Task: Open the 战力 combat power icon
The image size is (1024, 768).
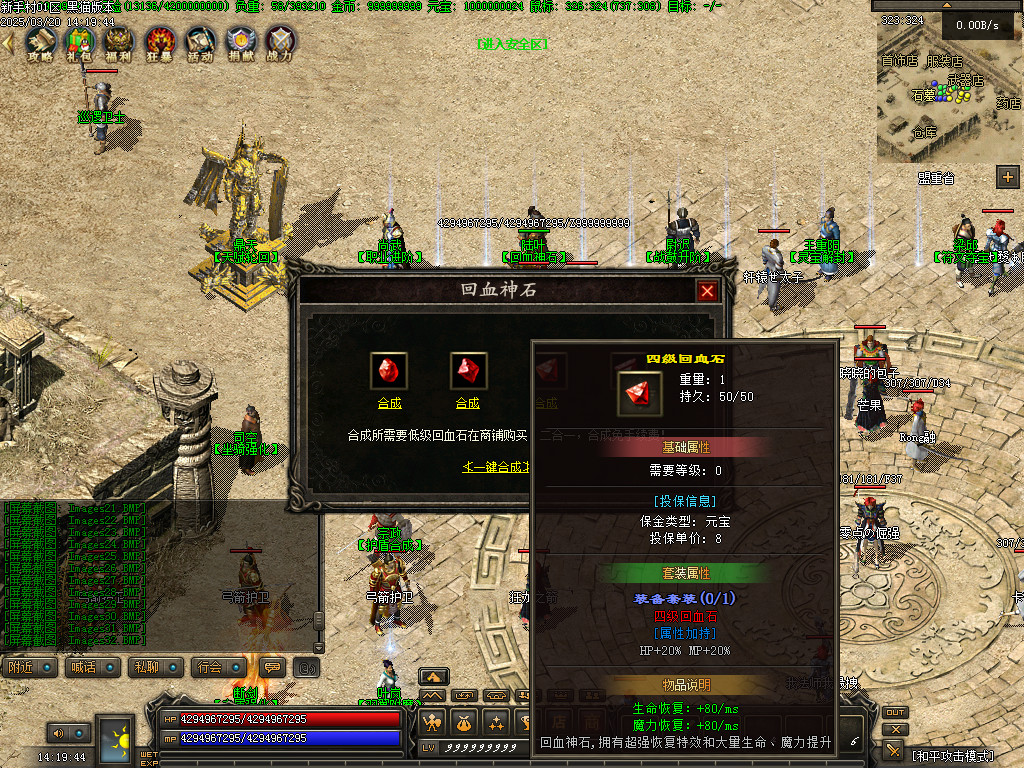Action: tap(281, 42)
